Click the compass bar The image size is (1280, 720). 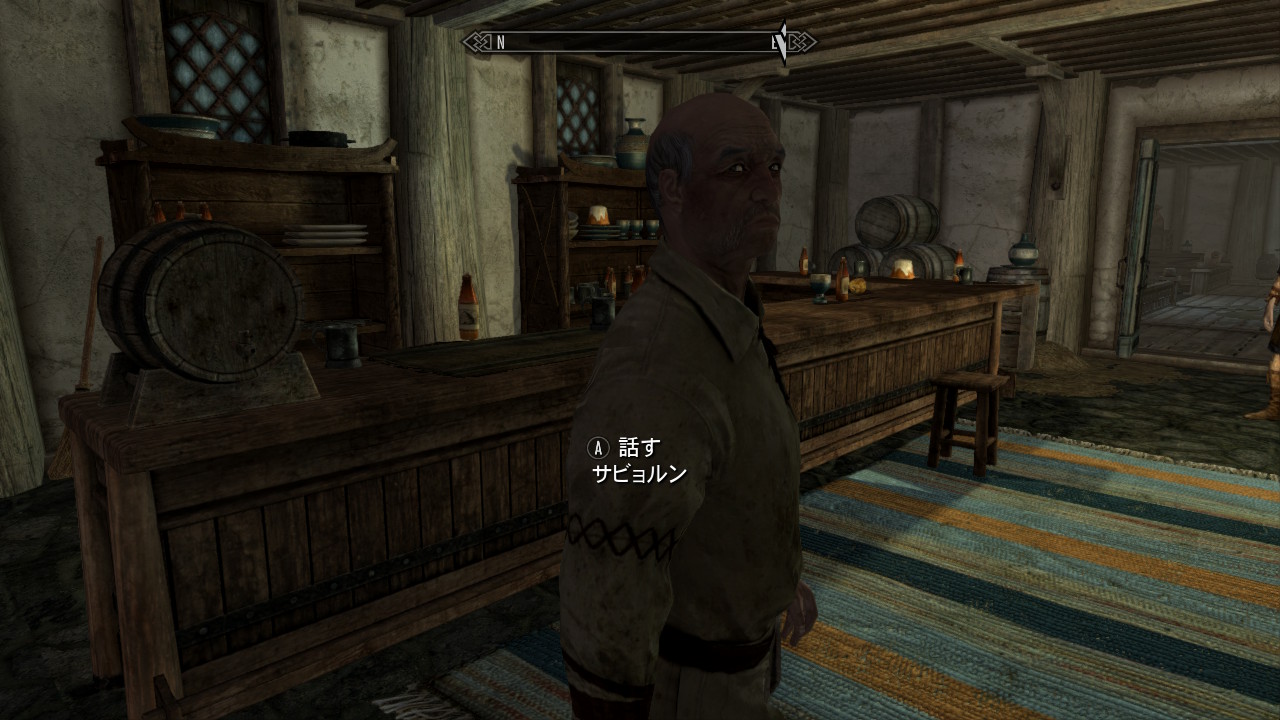tap(639, 42)
